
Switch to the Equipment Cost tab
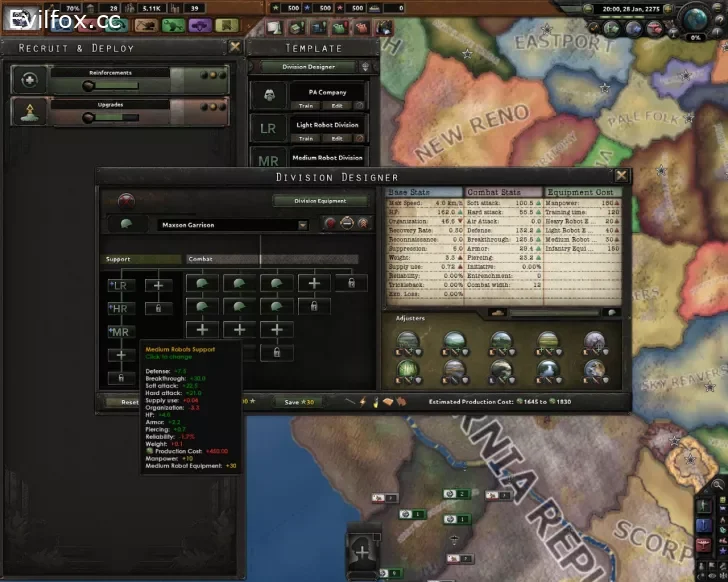(585, 191)
